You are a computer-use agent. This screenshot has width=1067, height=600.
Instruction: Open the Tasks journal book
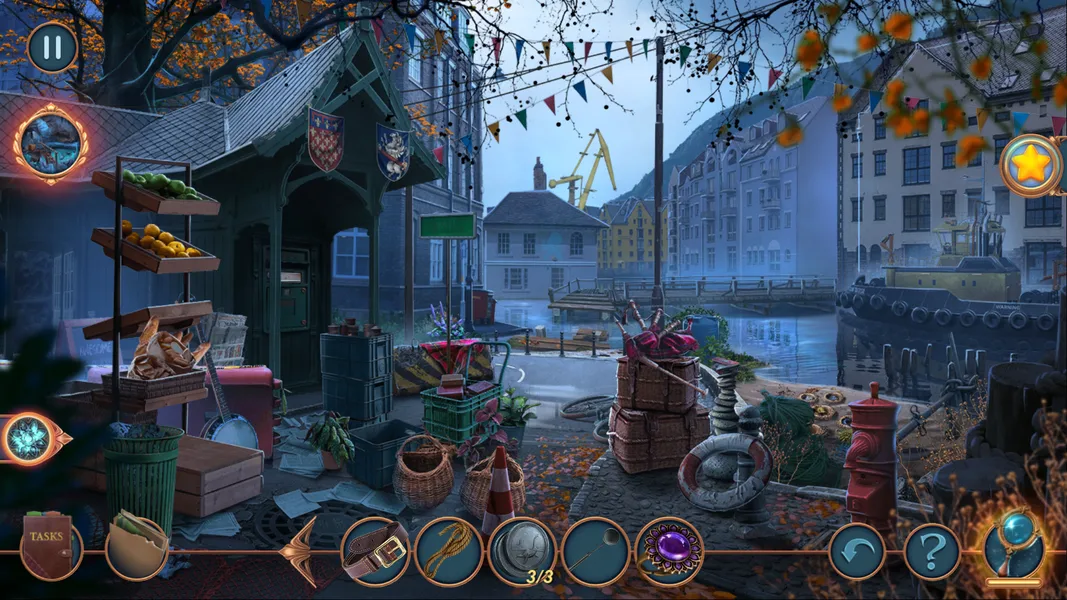49,548
